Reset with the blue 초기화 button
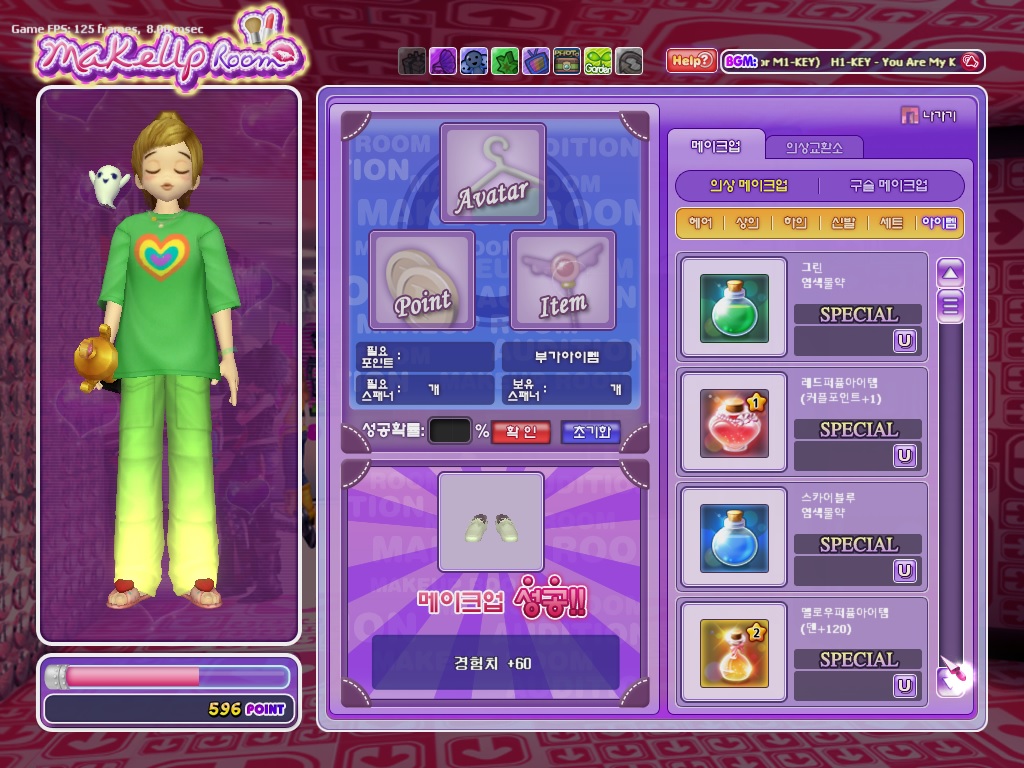The width and height of the screenshot is (1024, 768). click(590, 432)
